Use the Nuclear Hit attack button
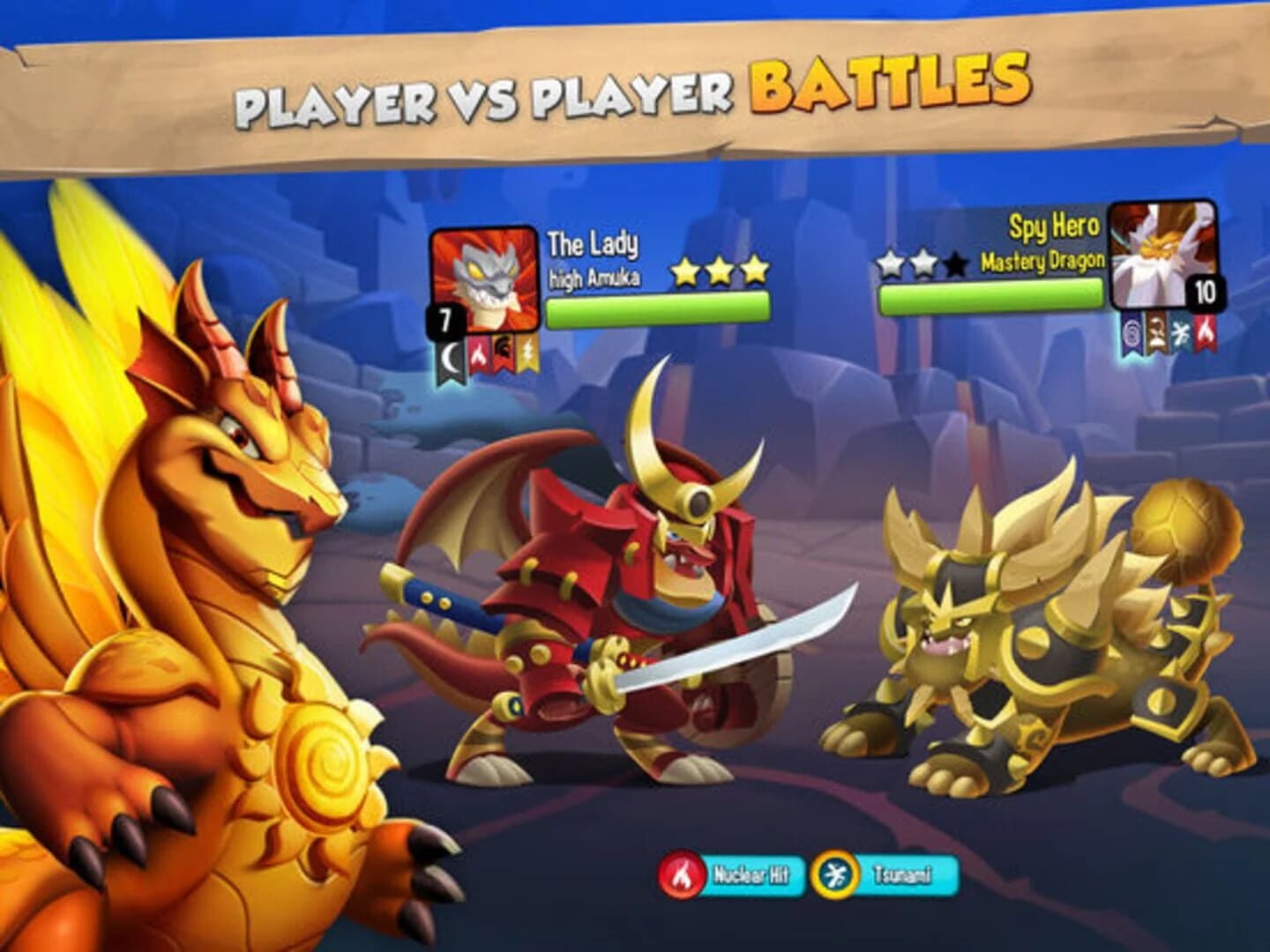 pyautogui.click(x=754, y=874)
